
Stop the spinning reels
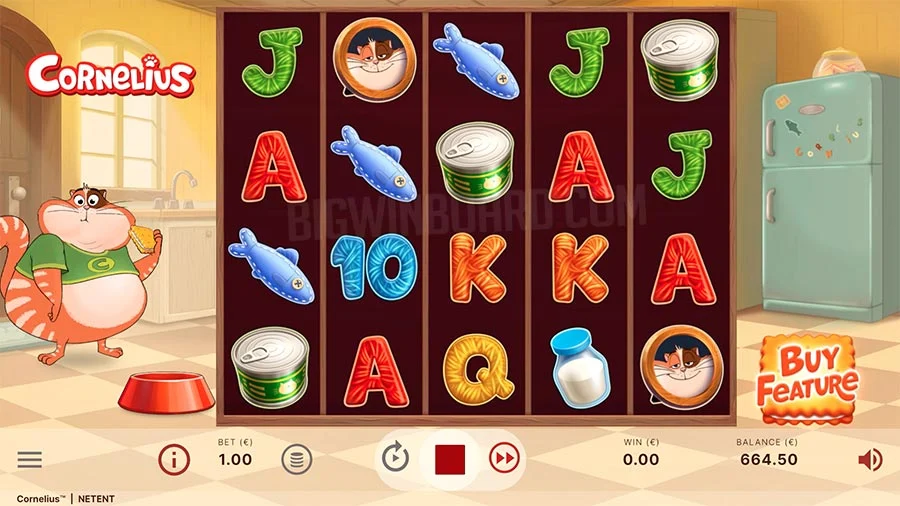[450, 459]
